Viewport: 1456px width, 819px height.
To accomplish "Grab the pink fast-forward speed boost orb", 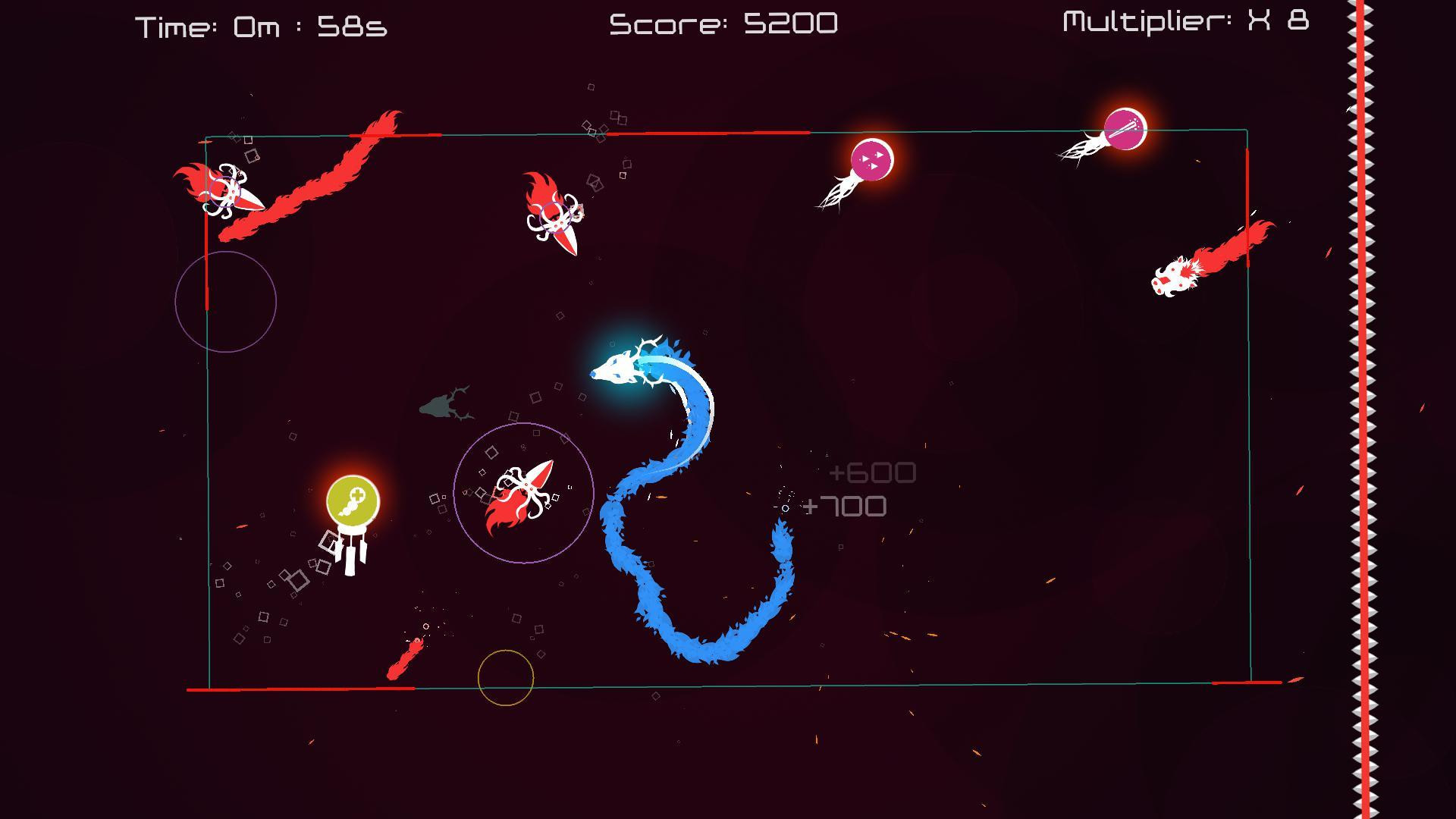I will pyautogui.click(x=872, y=157).
